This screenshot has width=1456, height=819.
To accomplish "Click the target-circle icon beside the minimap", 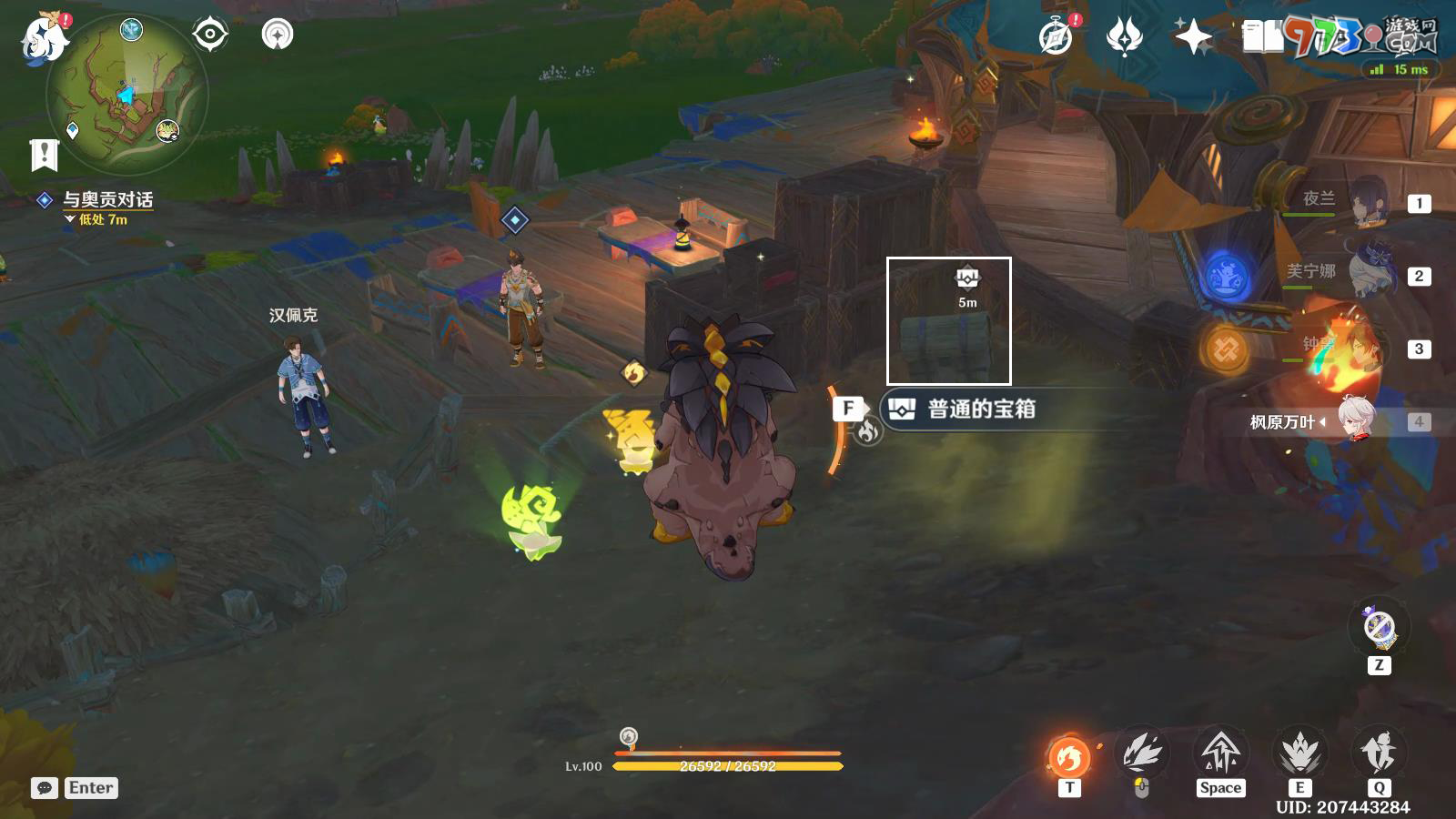I will click(x=210, y=35).
